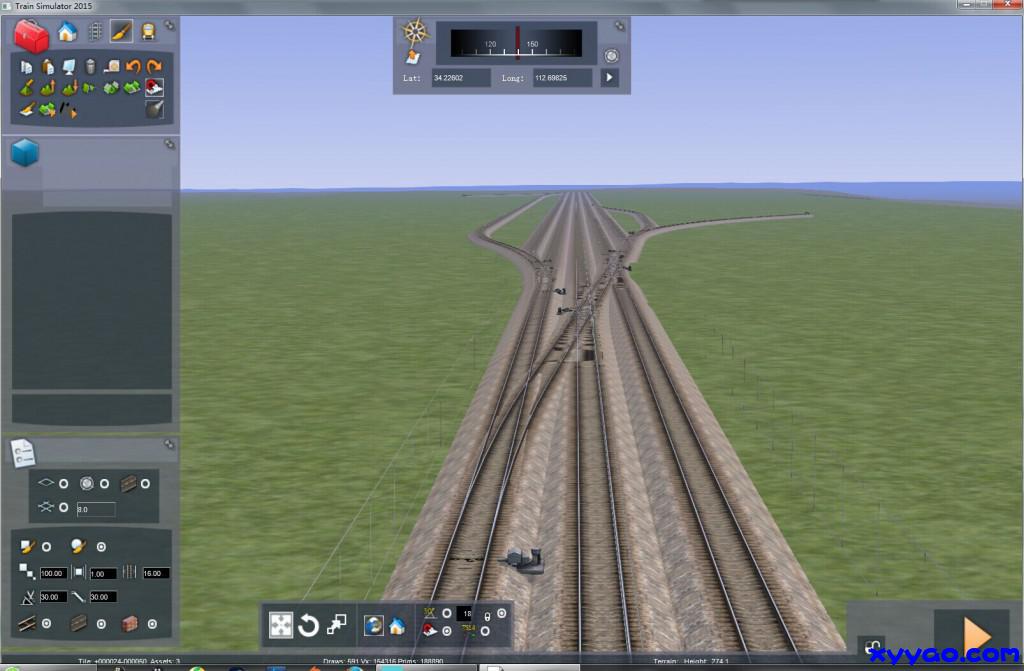The image size is (1024, 671).
Task: Open the yellow train tools tab
Action: click(148, 32)
